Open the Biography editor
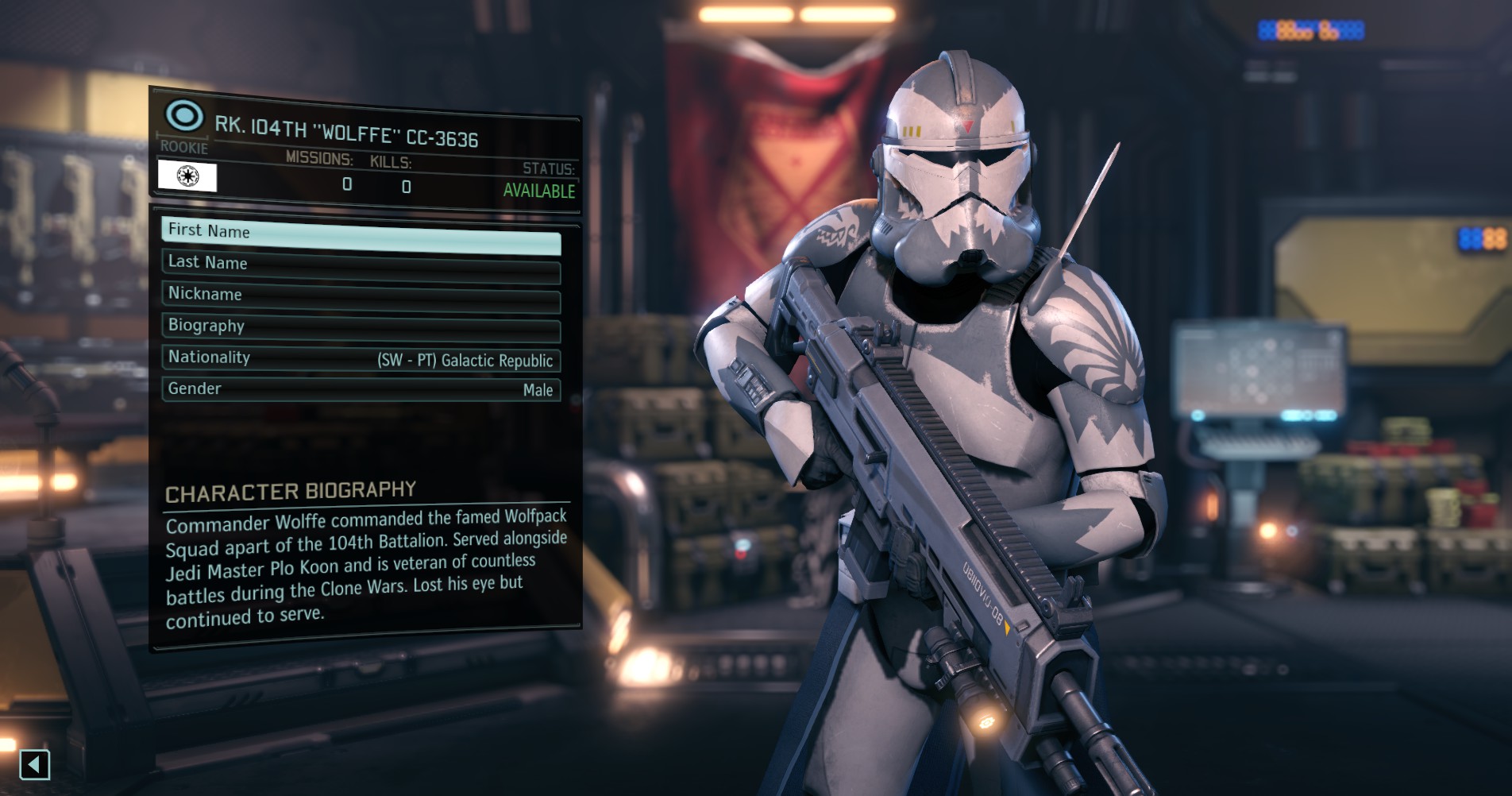The image size is (1512, 796). [361, 329]
